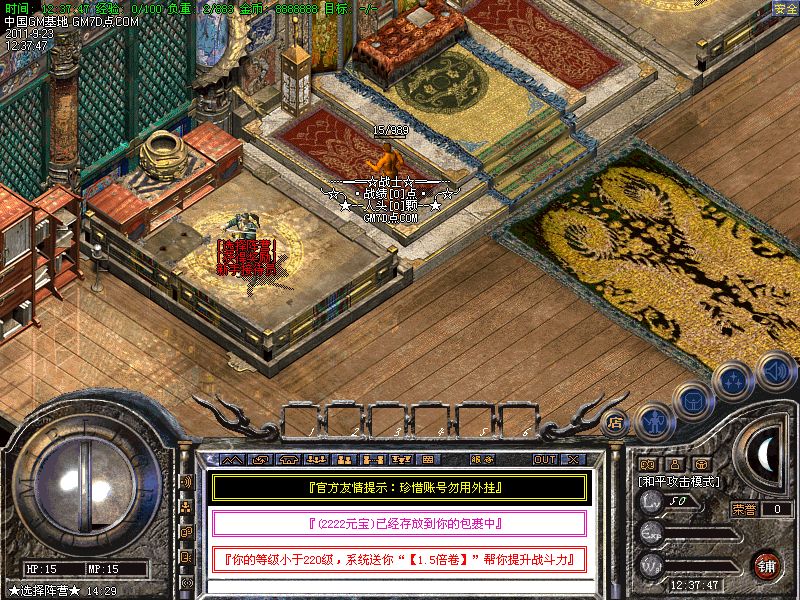Close the game with the X button
The image size is (800, 600).
pyautogui.click(x=573, y=459)
